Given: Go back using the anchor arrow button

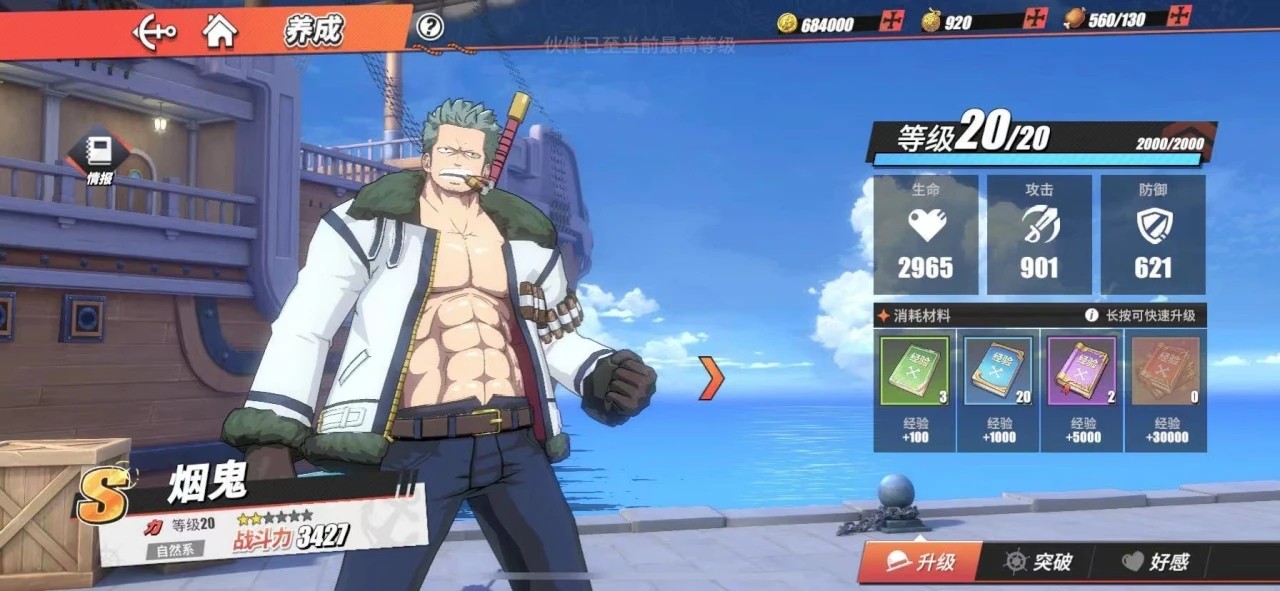Looking at the screenshot, I should pos(154,31).
